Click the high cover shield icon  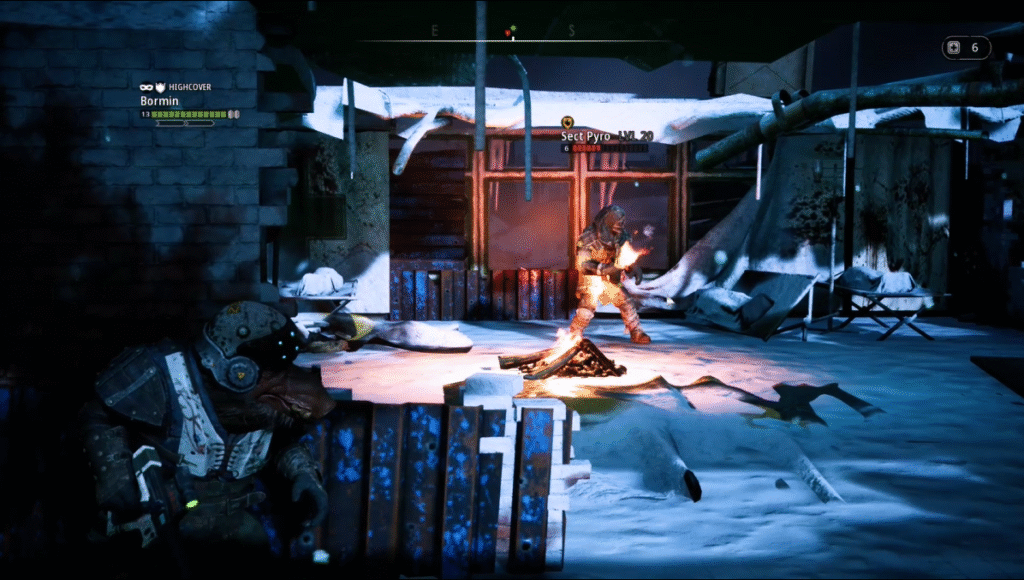pos(160,88)
